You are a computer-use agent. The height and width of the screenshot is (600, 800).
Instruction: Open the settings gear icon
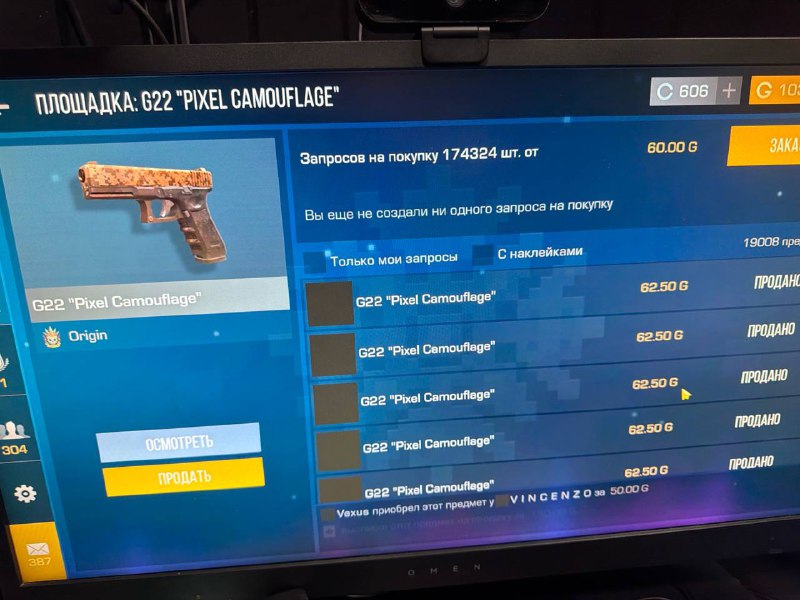coord(25,493)
